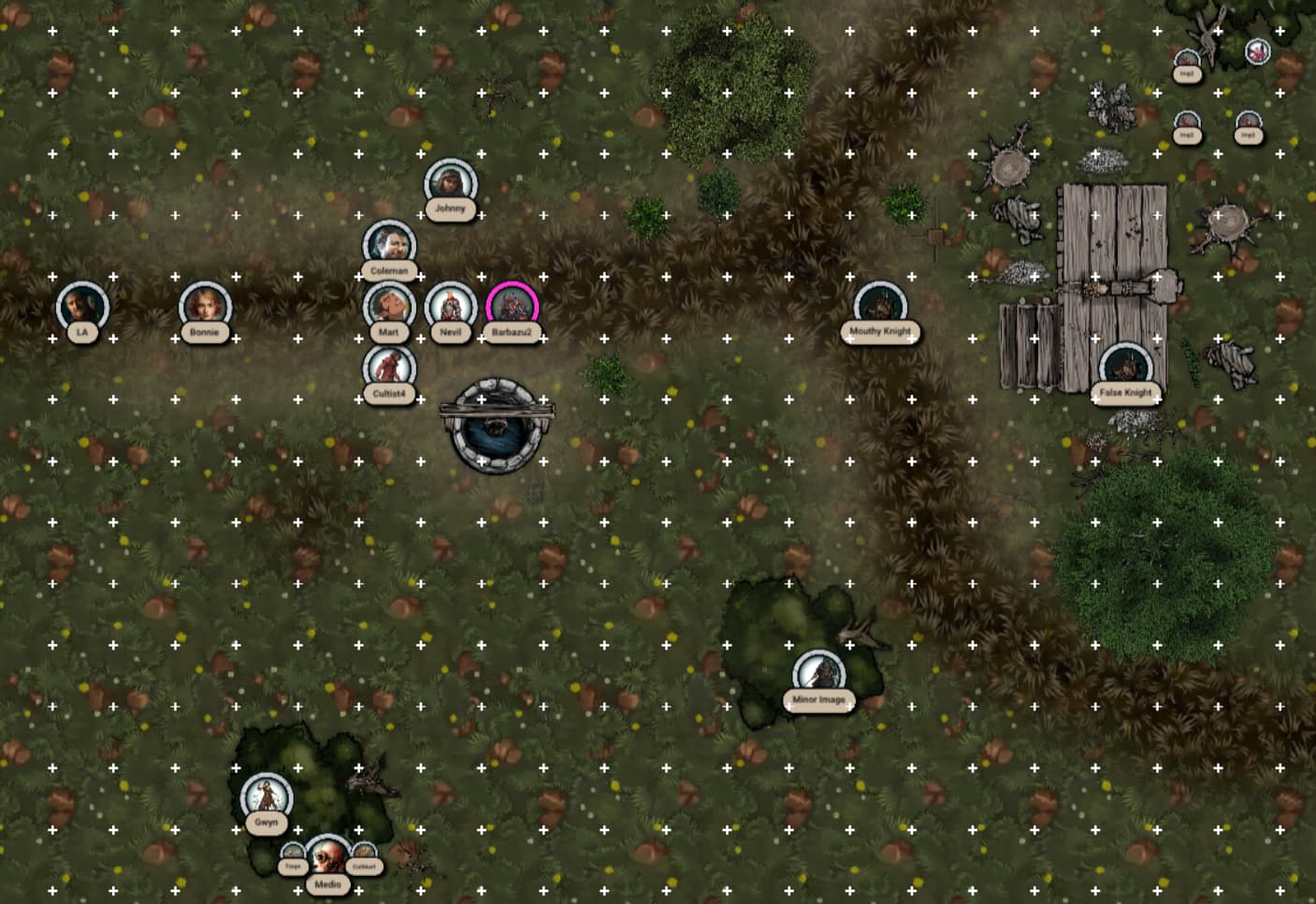Select the Minor Image token
The height and width of the screenshot is (904, 1316).
(x=818, y=675)
